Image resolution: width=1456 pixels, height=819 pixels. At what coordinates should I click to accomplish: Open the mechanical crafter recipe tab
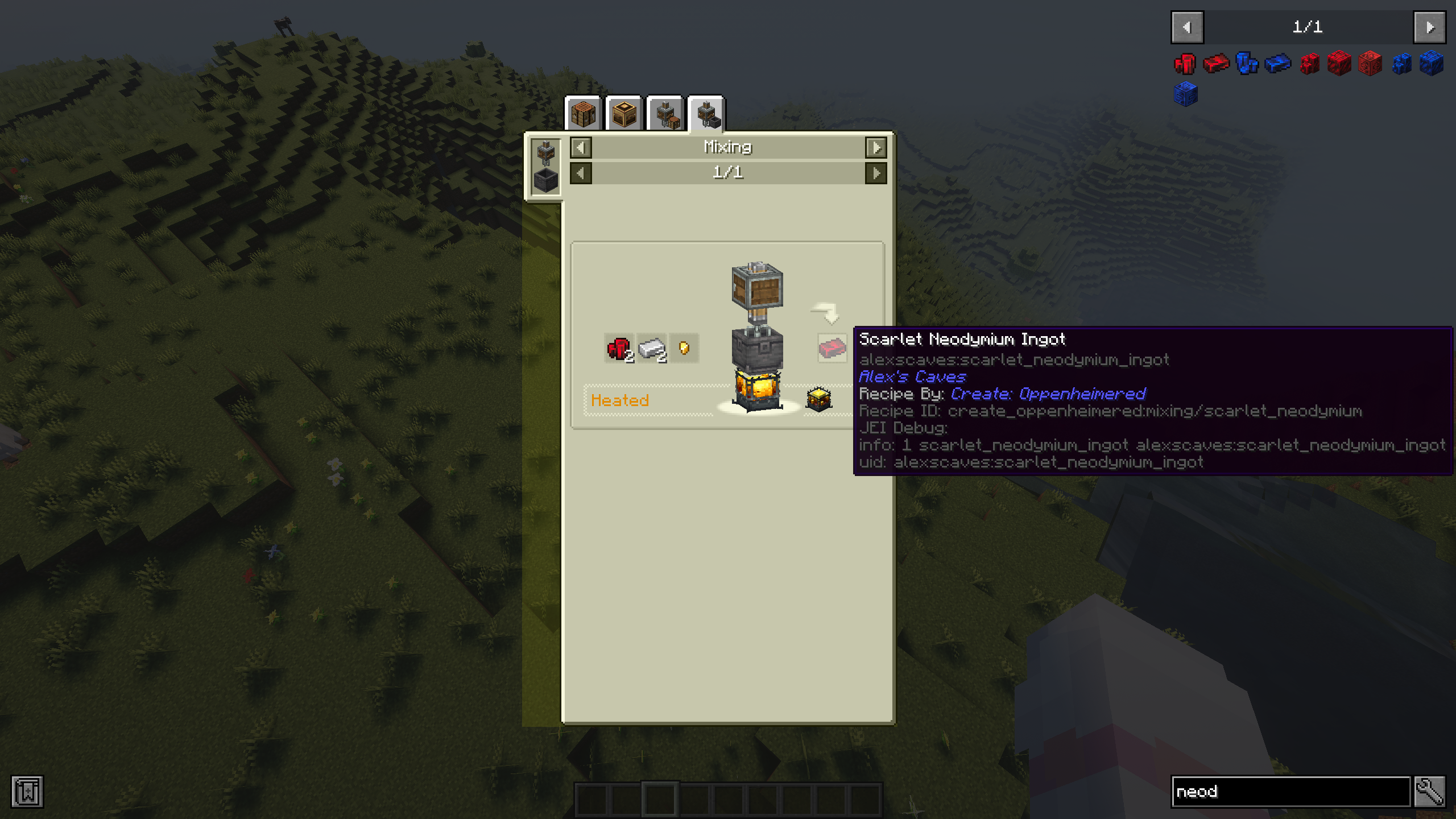click(624, 114)
